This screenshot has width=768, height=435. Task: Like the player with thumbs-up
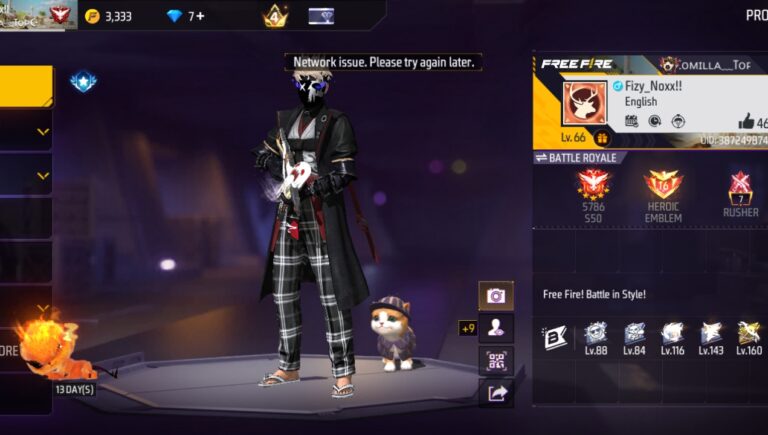pos(747,122)
